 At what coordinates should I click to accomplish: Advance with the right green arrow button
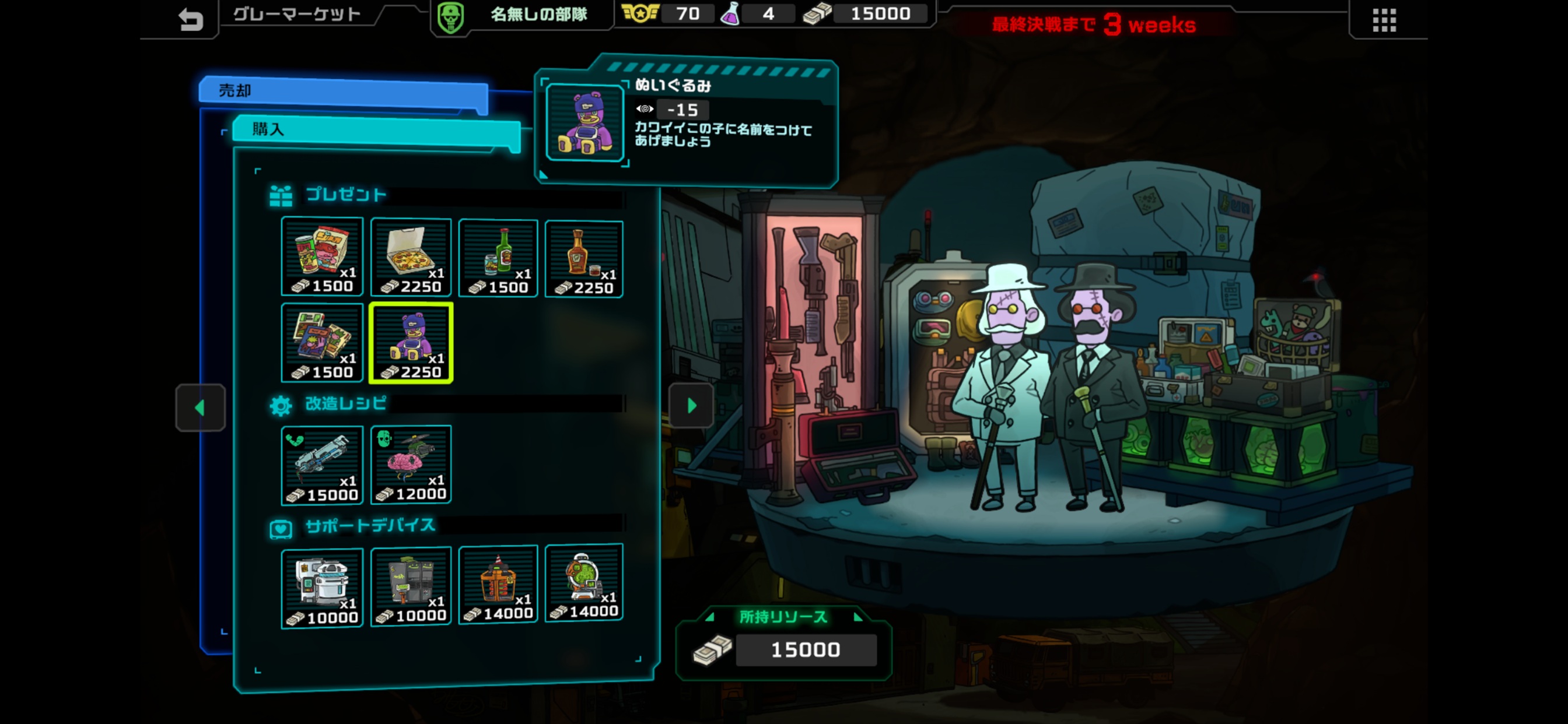click(x=691, y=406)
